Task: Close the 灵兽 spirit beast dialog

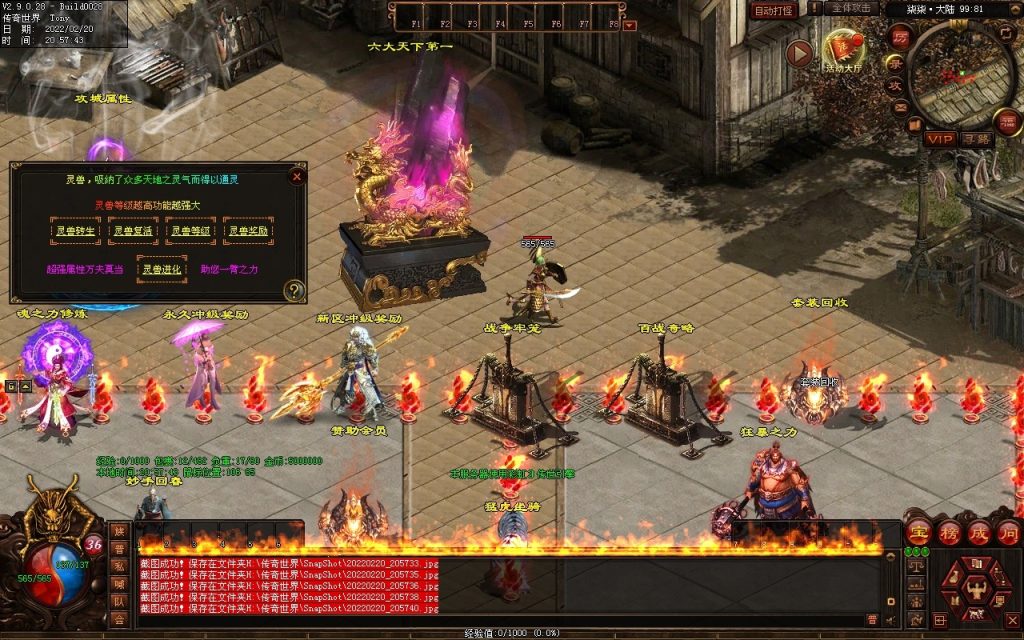Action: point(296,177)
